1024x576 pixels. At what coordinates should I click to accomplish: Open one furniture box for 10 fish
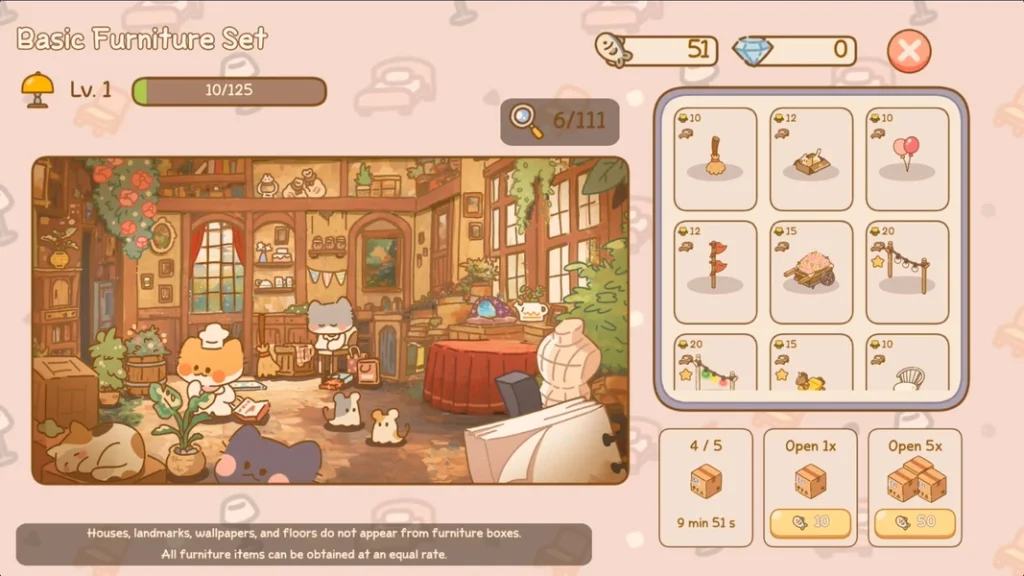(810, 522)
